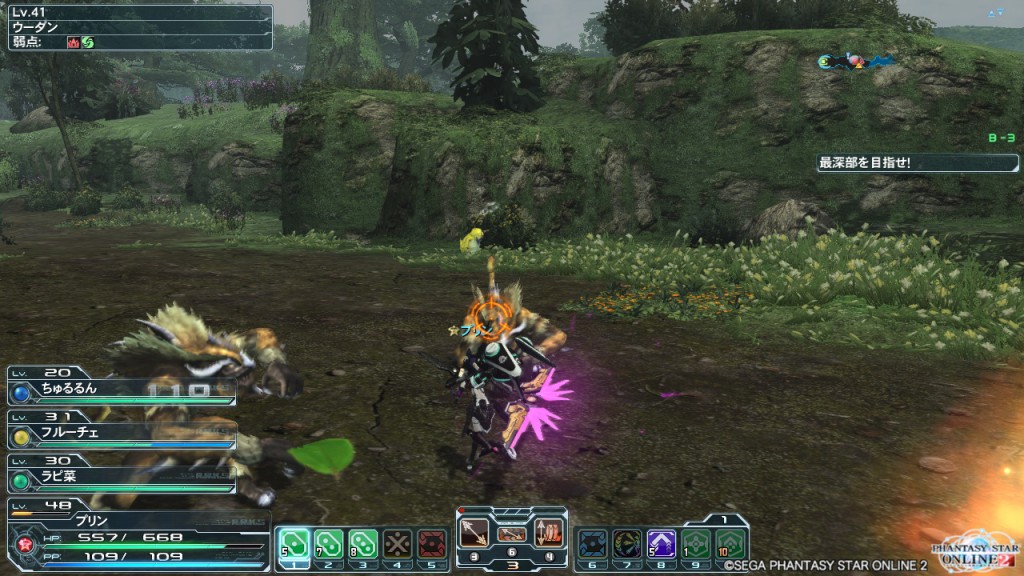The height and width of the screenshot is (576, 1024).
Task: Use the green item in subpalette slot 3
Action: coord(363,543)
